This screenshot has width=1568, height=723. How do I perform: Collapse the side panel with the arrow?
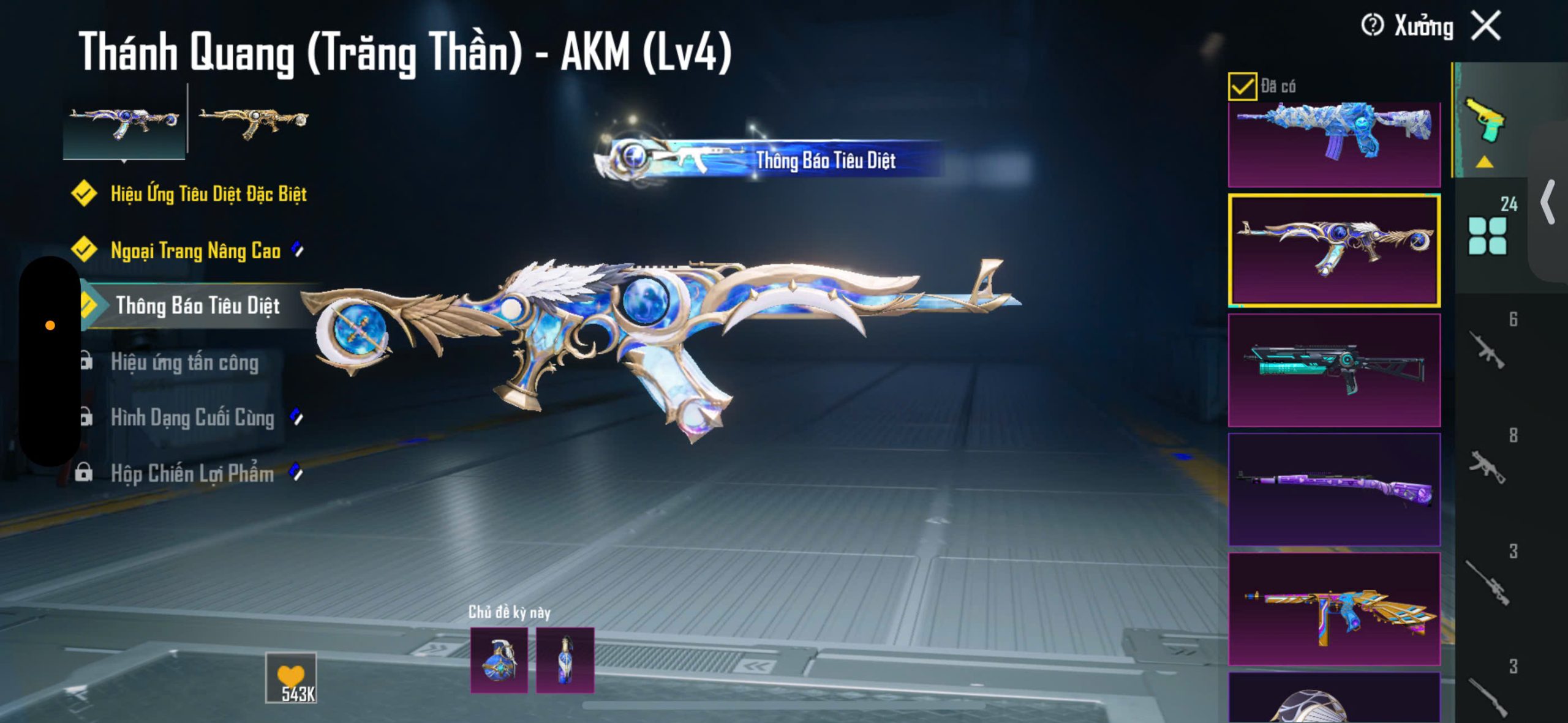1548,202
